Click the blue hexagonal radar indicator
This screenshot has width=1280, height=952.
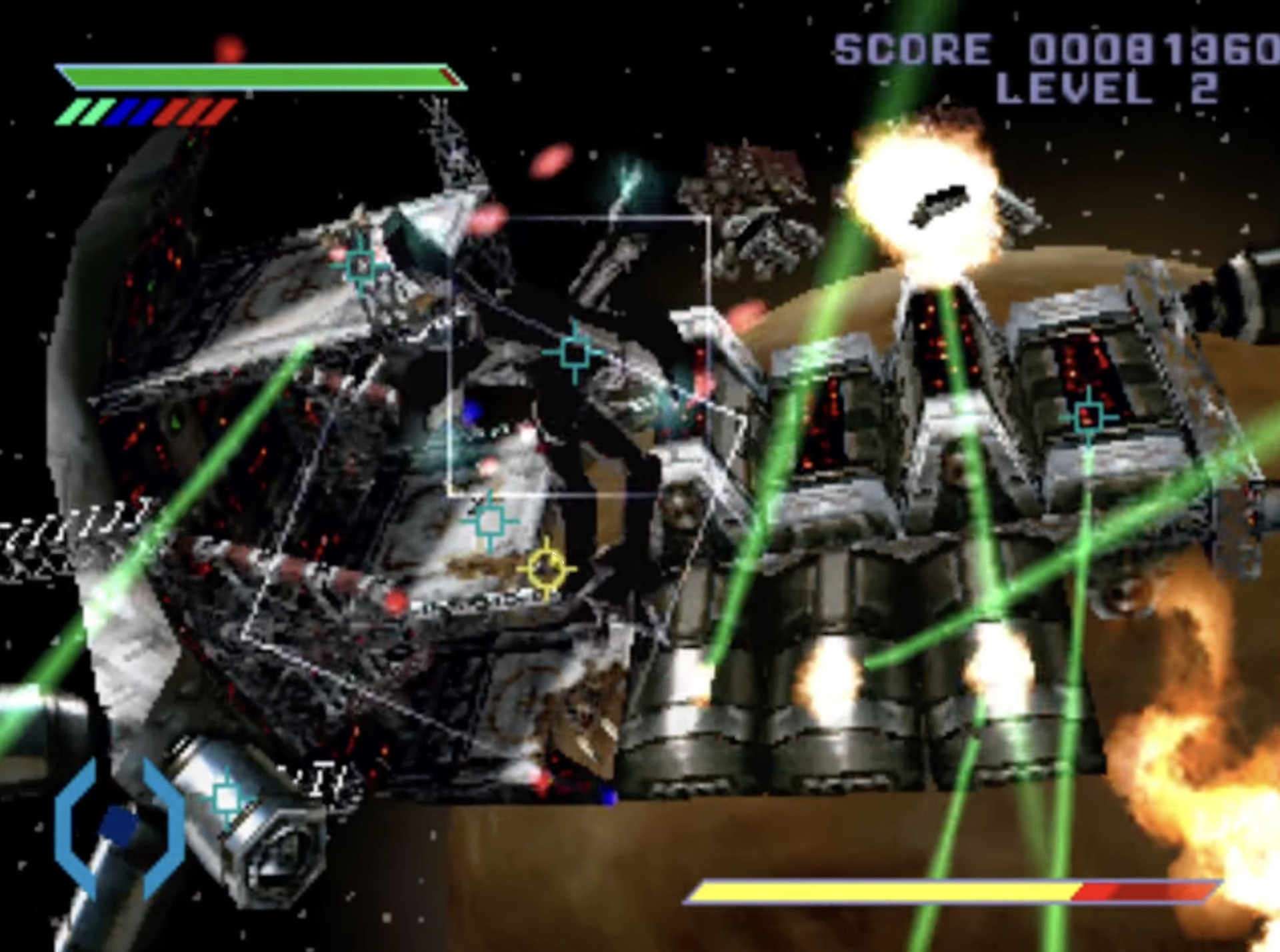(119, 828)
